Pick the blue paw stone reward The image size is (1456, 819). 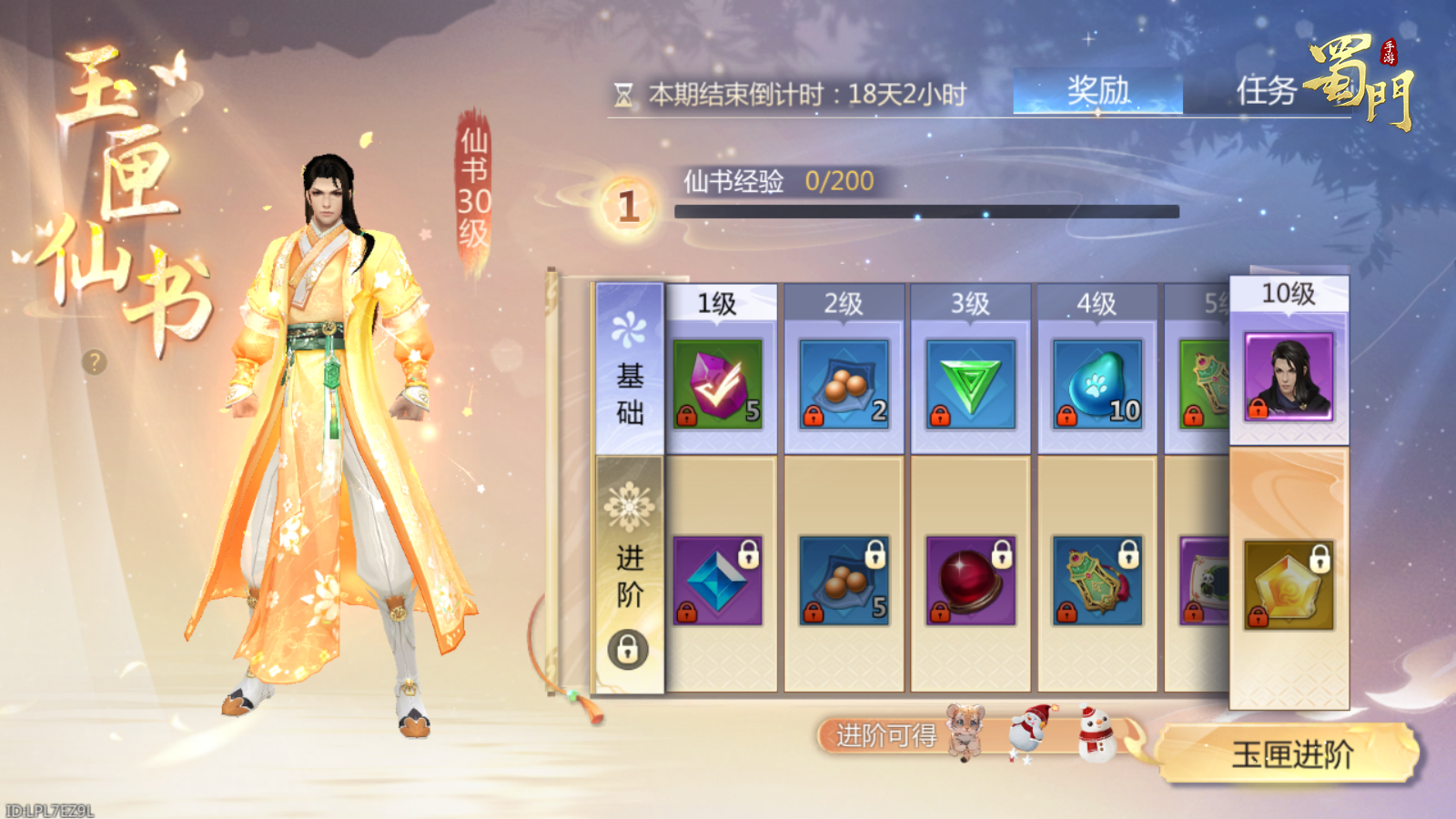coord(1097,383)
